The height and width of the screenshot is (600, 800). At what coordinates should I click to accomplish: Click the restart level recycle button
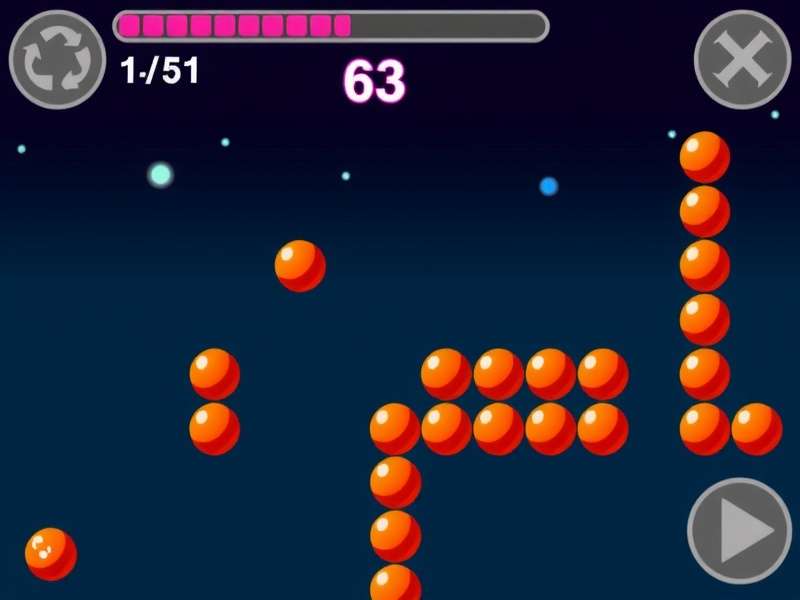pyautogui.click(x=57, y=59)
